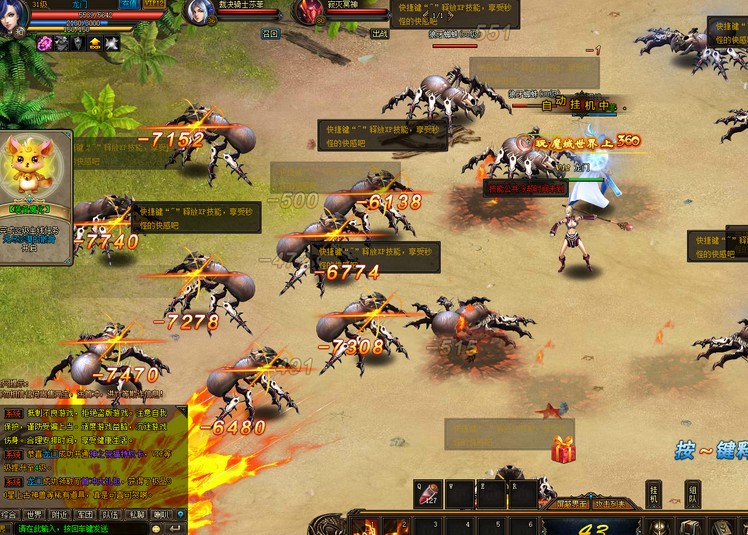The height and width of the screenshot is (535, 748).
Task: Click the 出战 deploy button
Action: click(379, 33)
